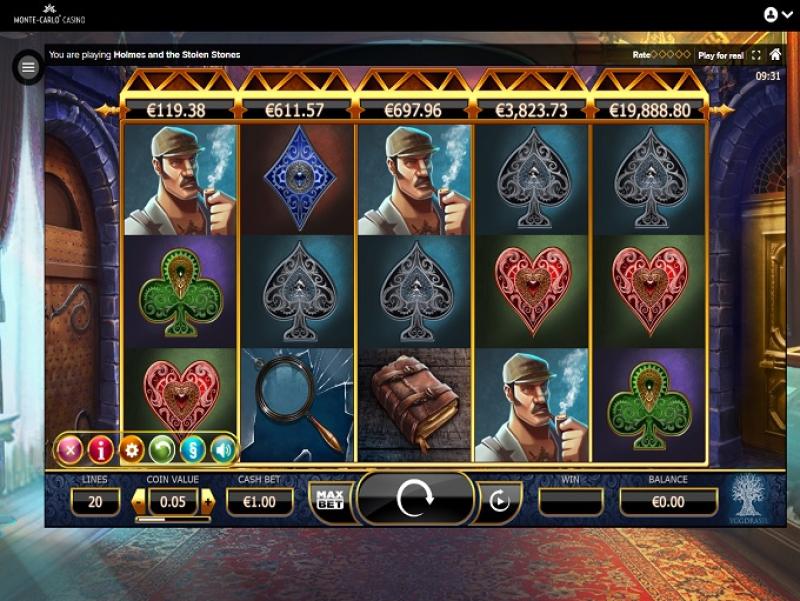Increase the coin value
The width and height of the screenshot is (800, 601).
(x=207, y=501)
